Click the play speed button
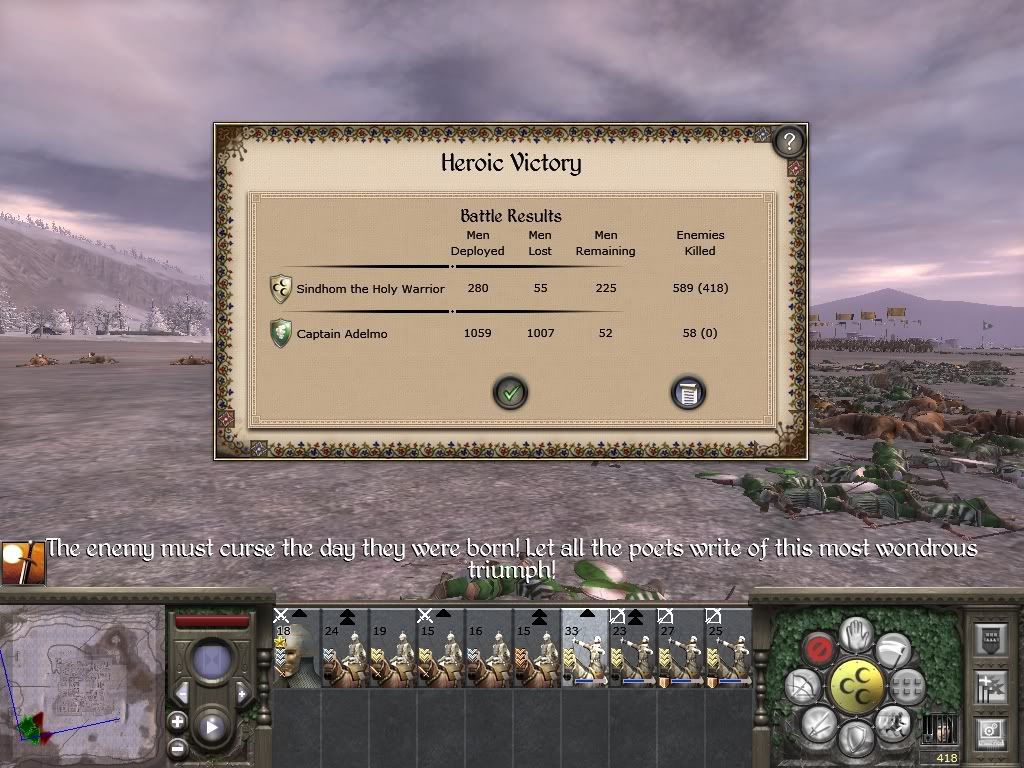 212,725
